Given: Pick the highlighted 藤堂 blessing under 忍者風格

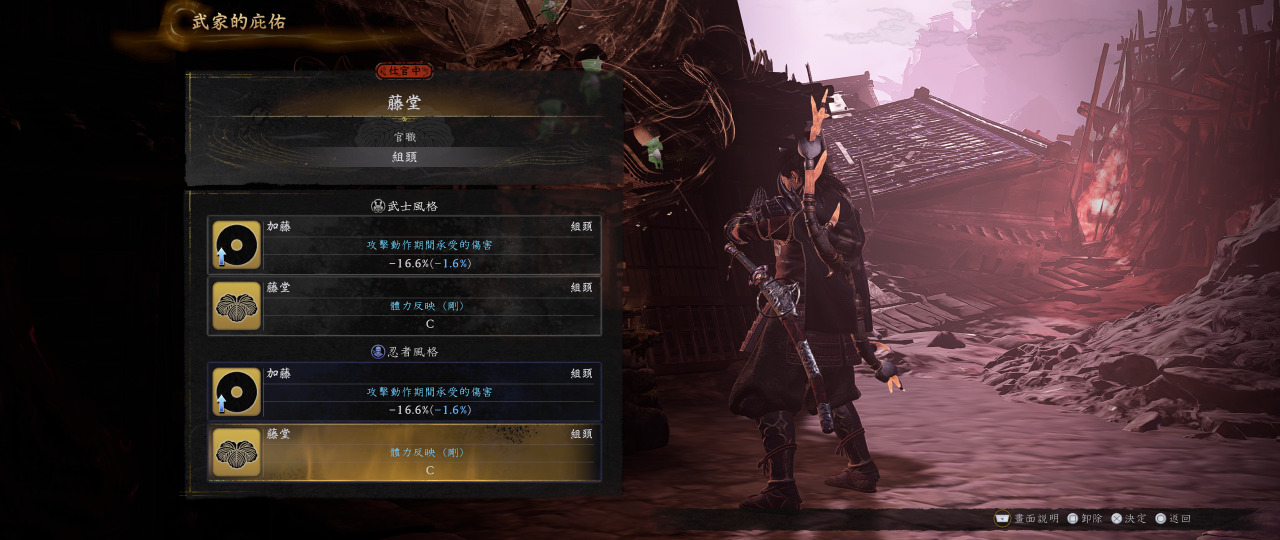Looking at the screenshot, I should click(405, 452).
